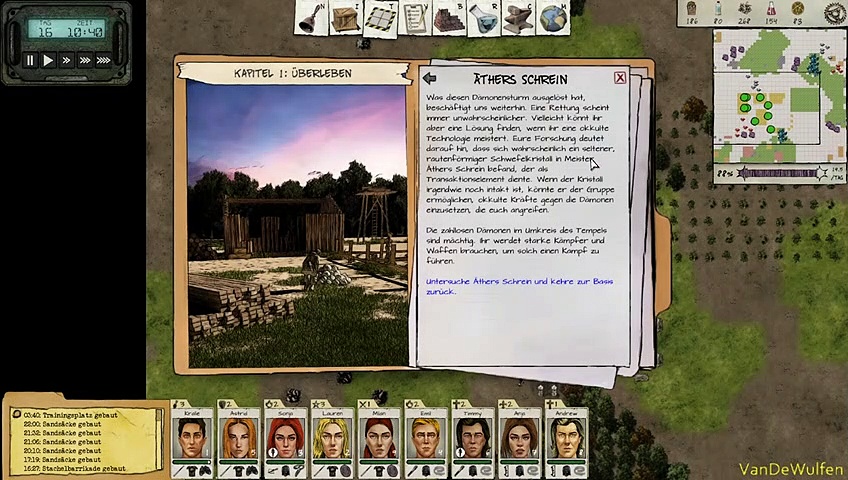This screenshot has height=480, width=848.
Task: Pick survivor Andrew's portrait card
Action: point(567,439)
